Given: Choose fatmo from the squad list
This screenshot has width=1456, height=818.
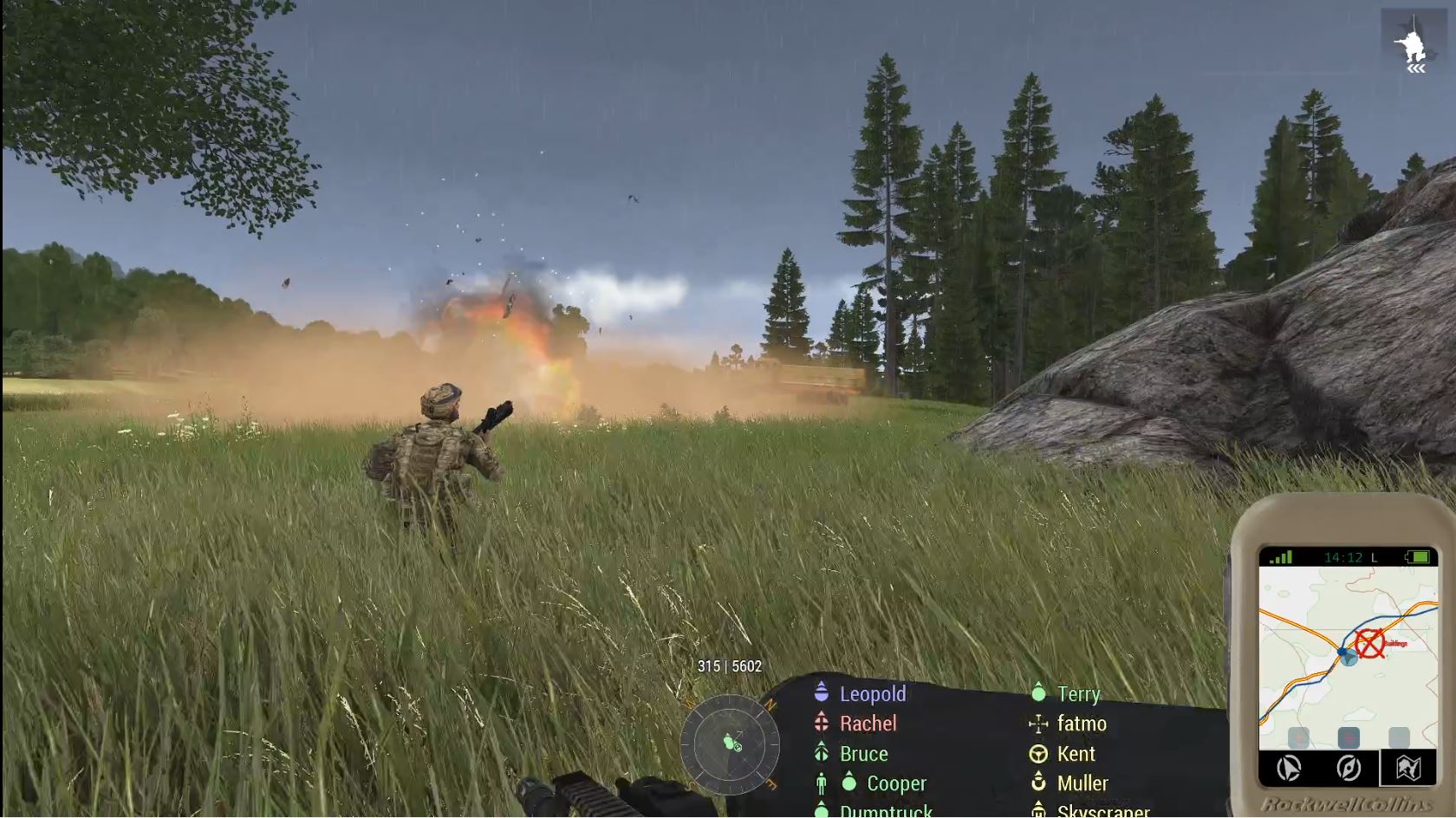Looking at the screenshot, I should 1081,724.
